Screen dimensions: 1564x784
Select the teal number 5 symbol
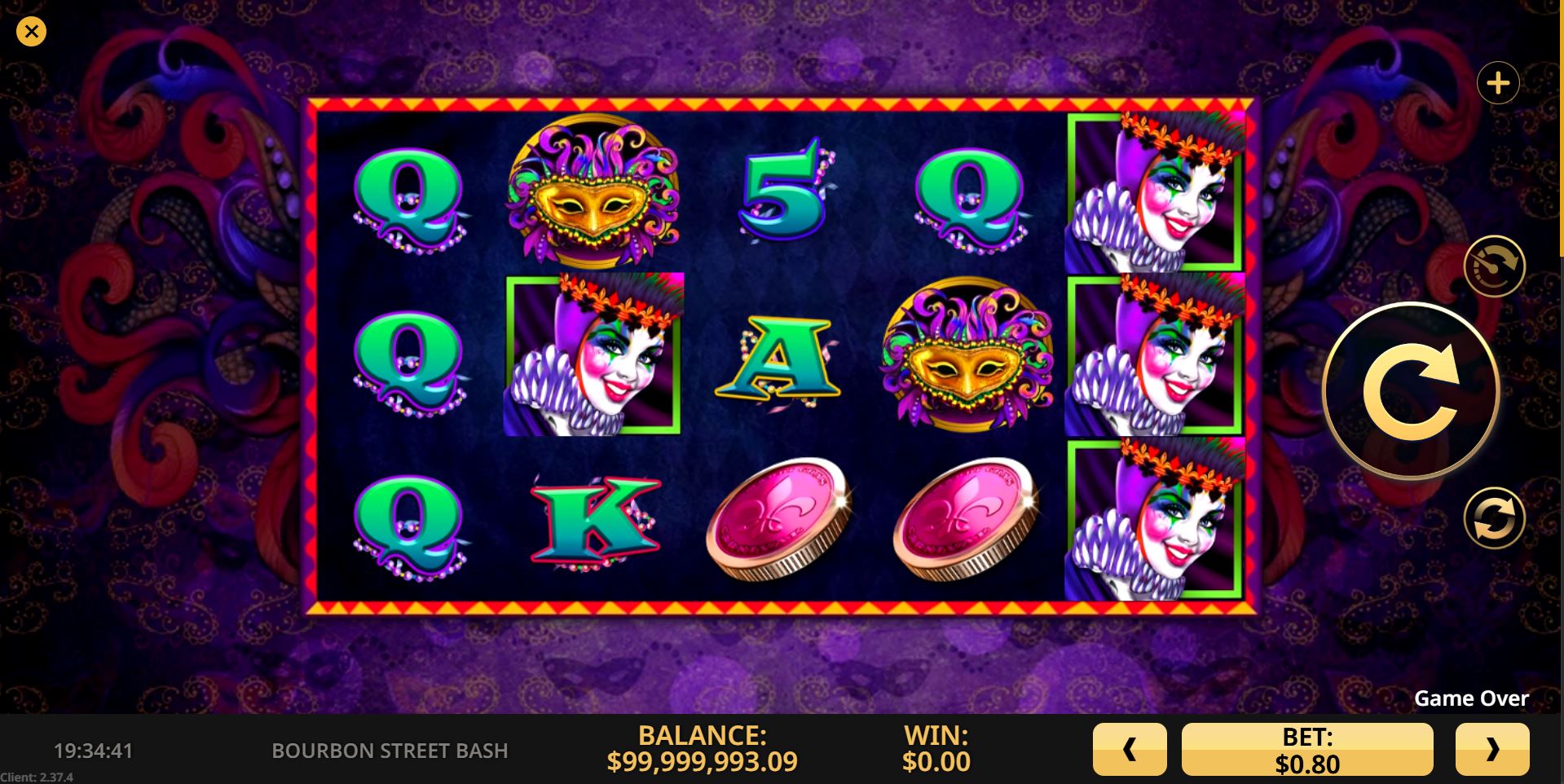tap(782, 192)
